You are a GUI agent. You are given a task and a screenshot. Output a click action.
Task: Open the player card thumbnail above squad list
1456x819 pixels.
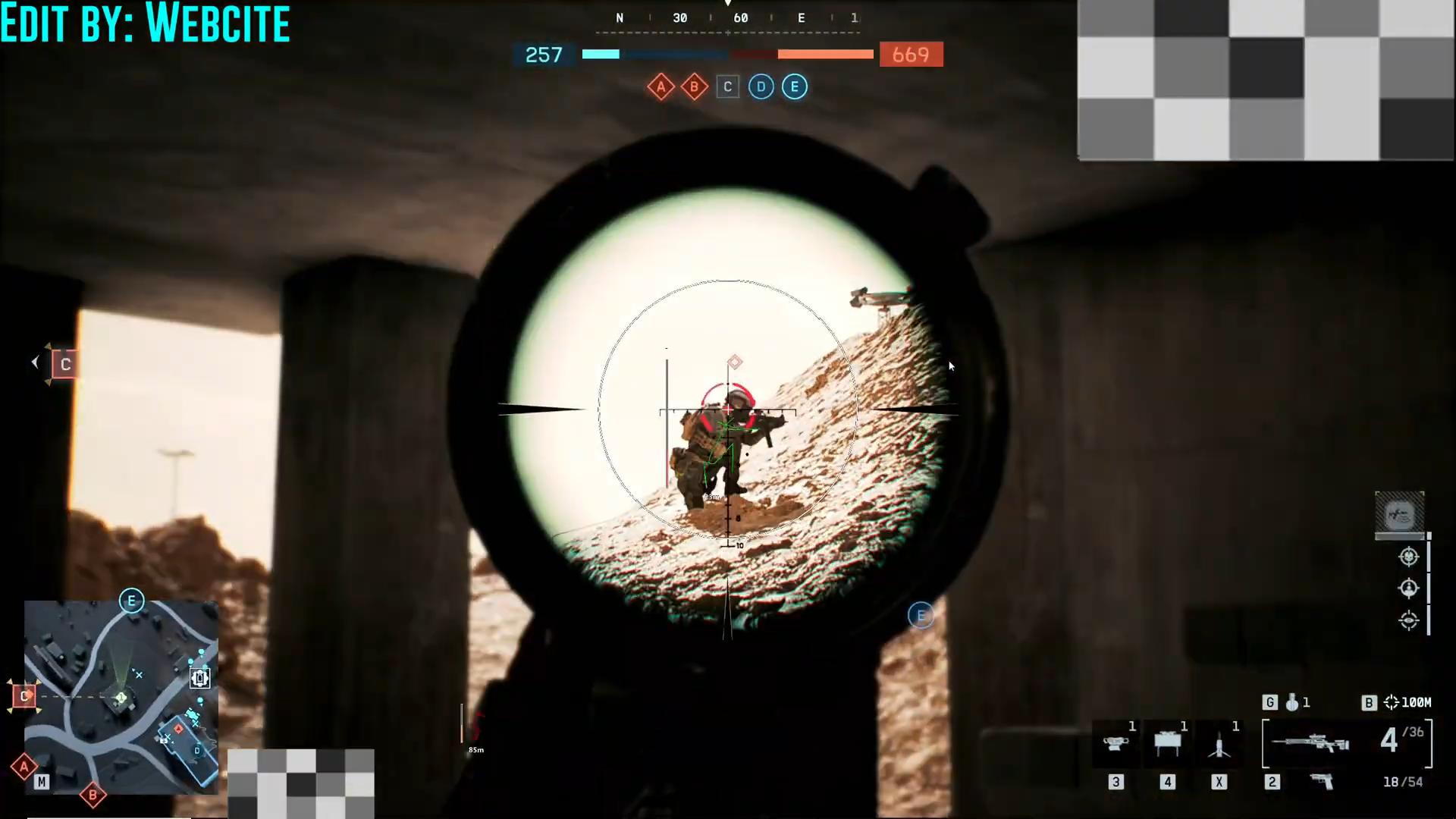1399,515
